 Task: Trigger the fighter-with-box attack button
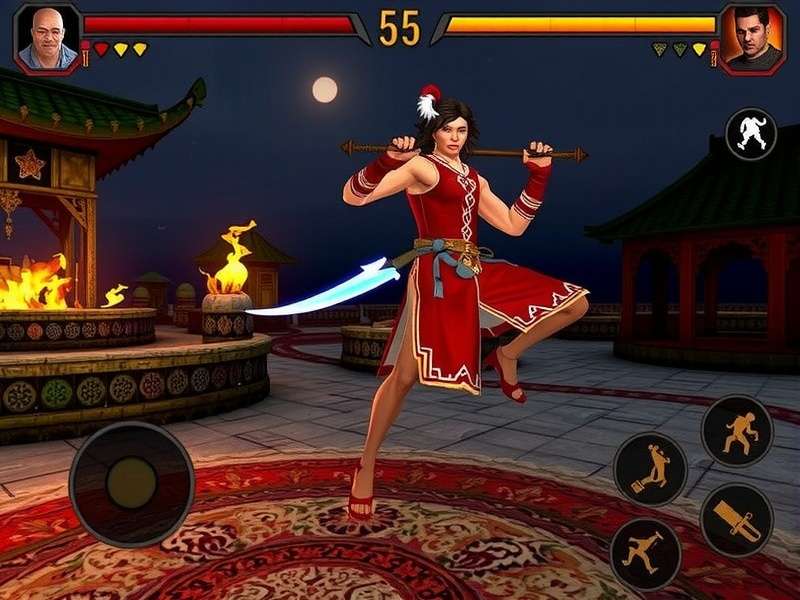[650, 468]
